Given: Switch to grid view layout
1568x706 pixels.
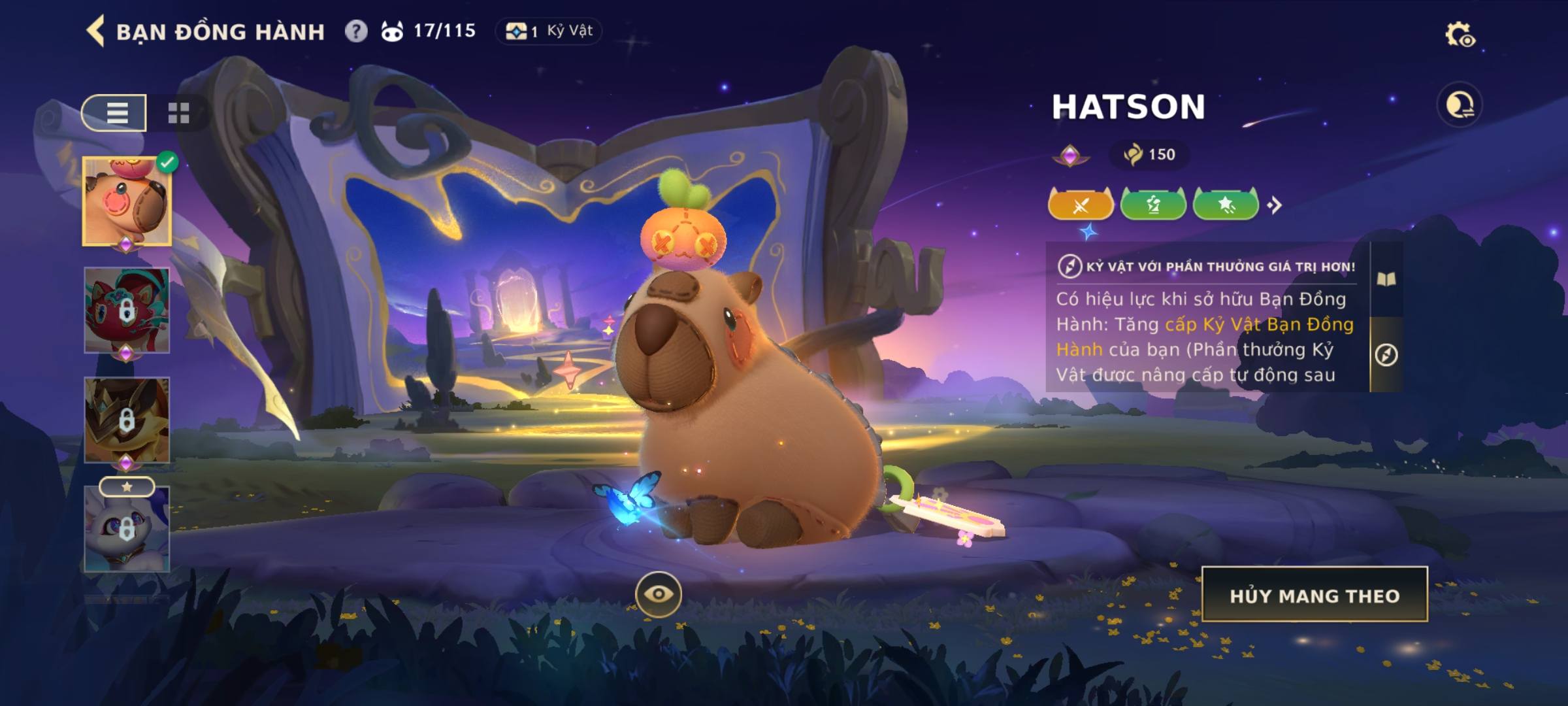Looking at the screenshot, I should tap(178, 113).
